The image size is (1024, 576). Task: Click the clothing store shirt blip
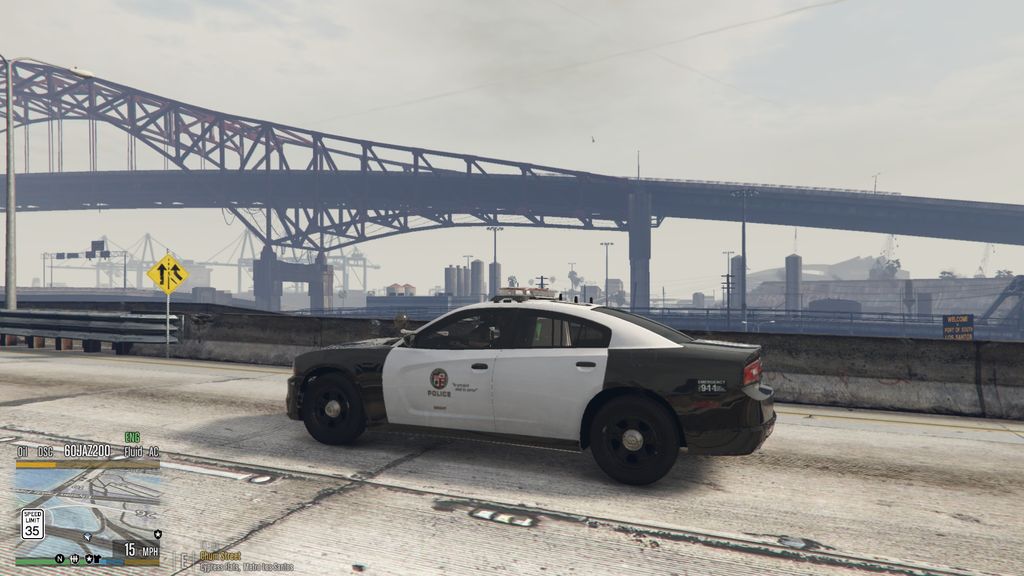click(98, 558)
